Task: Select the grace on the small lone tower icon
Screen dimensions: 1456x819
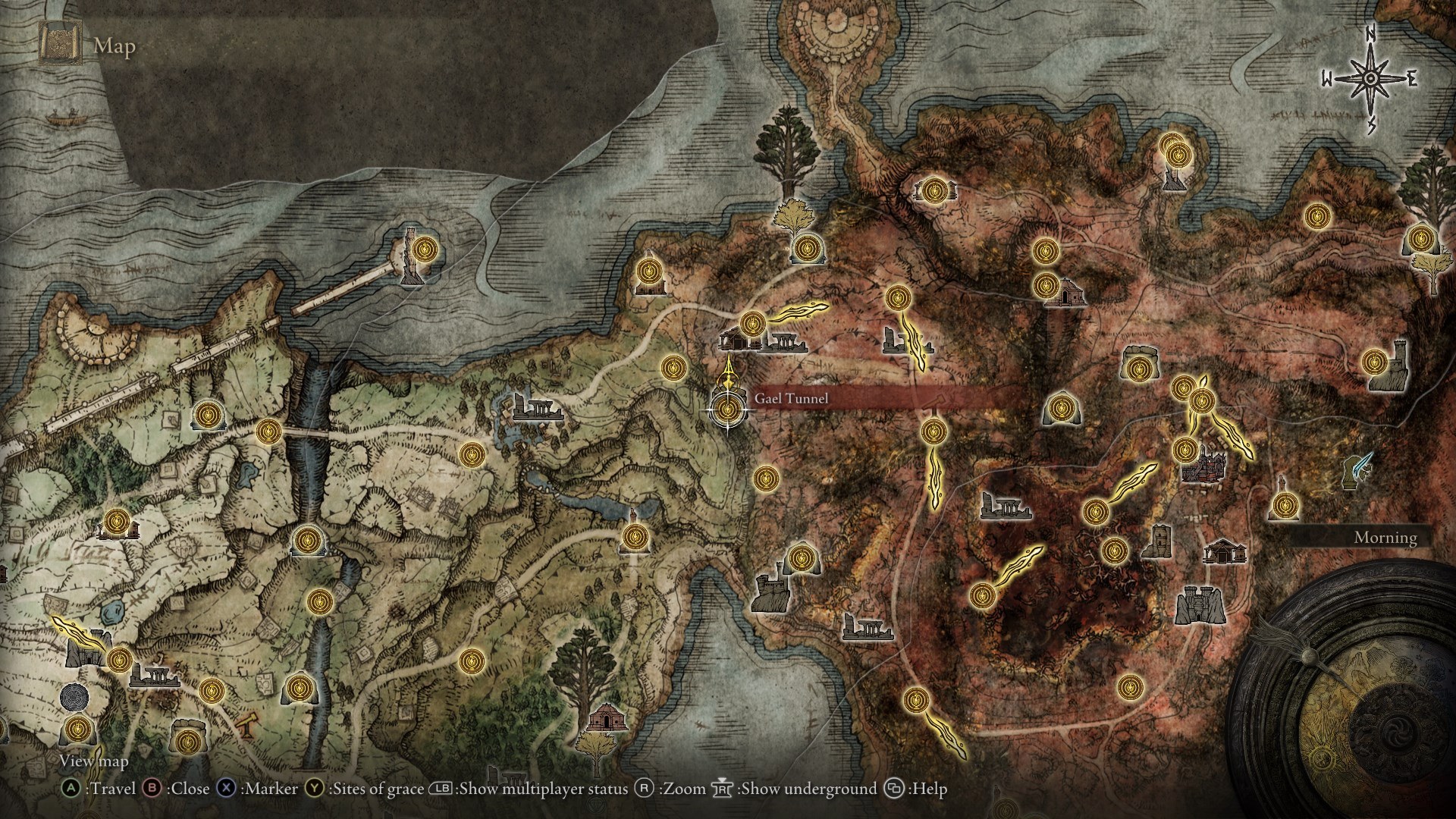Action: [x=1283, y=504]
